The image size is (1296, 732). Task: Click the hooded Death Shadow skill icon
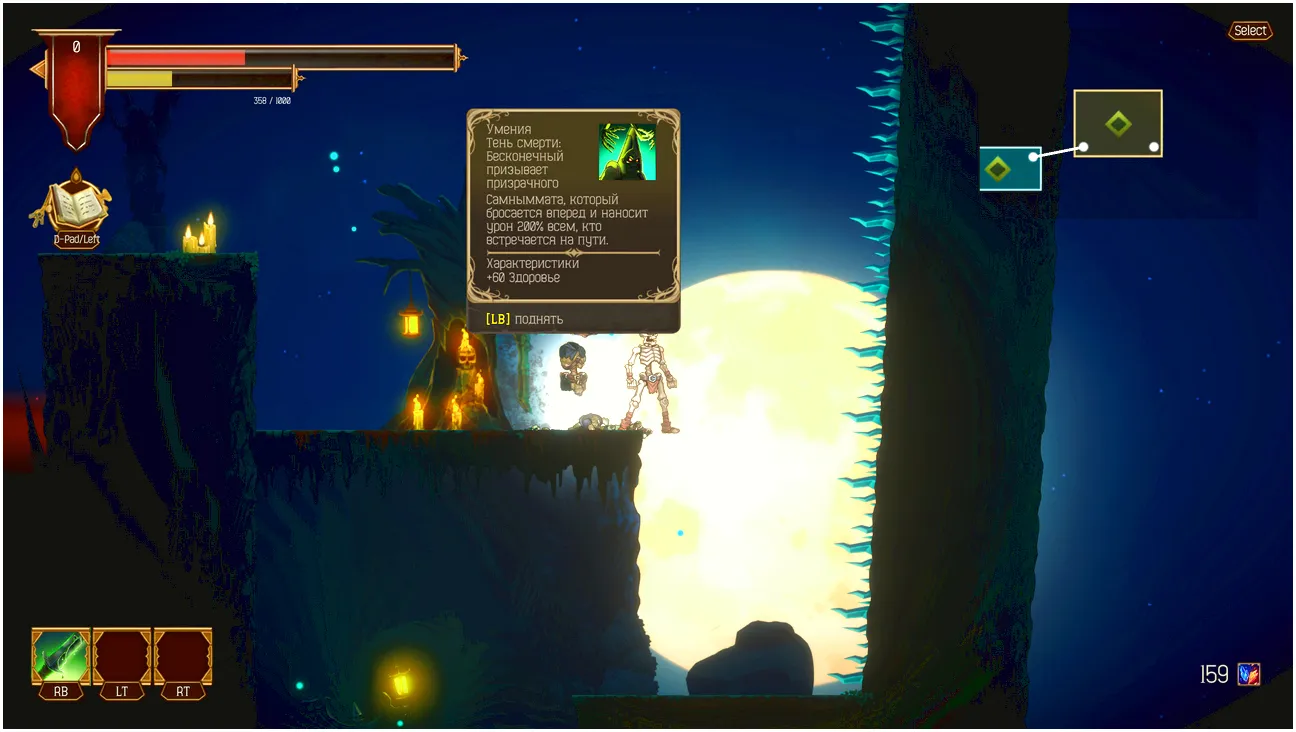pyautogui.click(x=627, y=152)
